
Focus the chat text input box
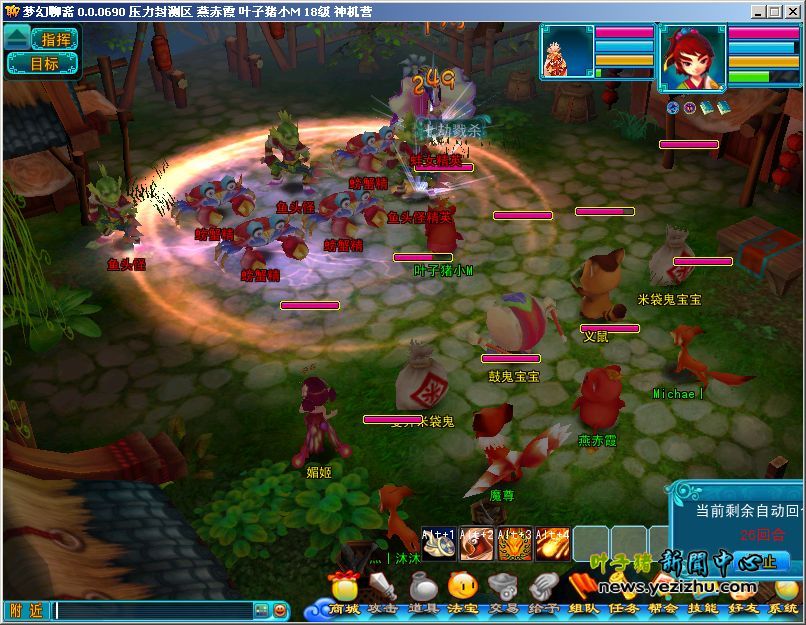coord(152,610)
